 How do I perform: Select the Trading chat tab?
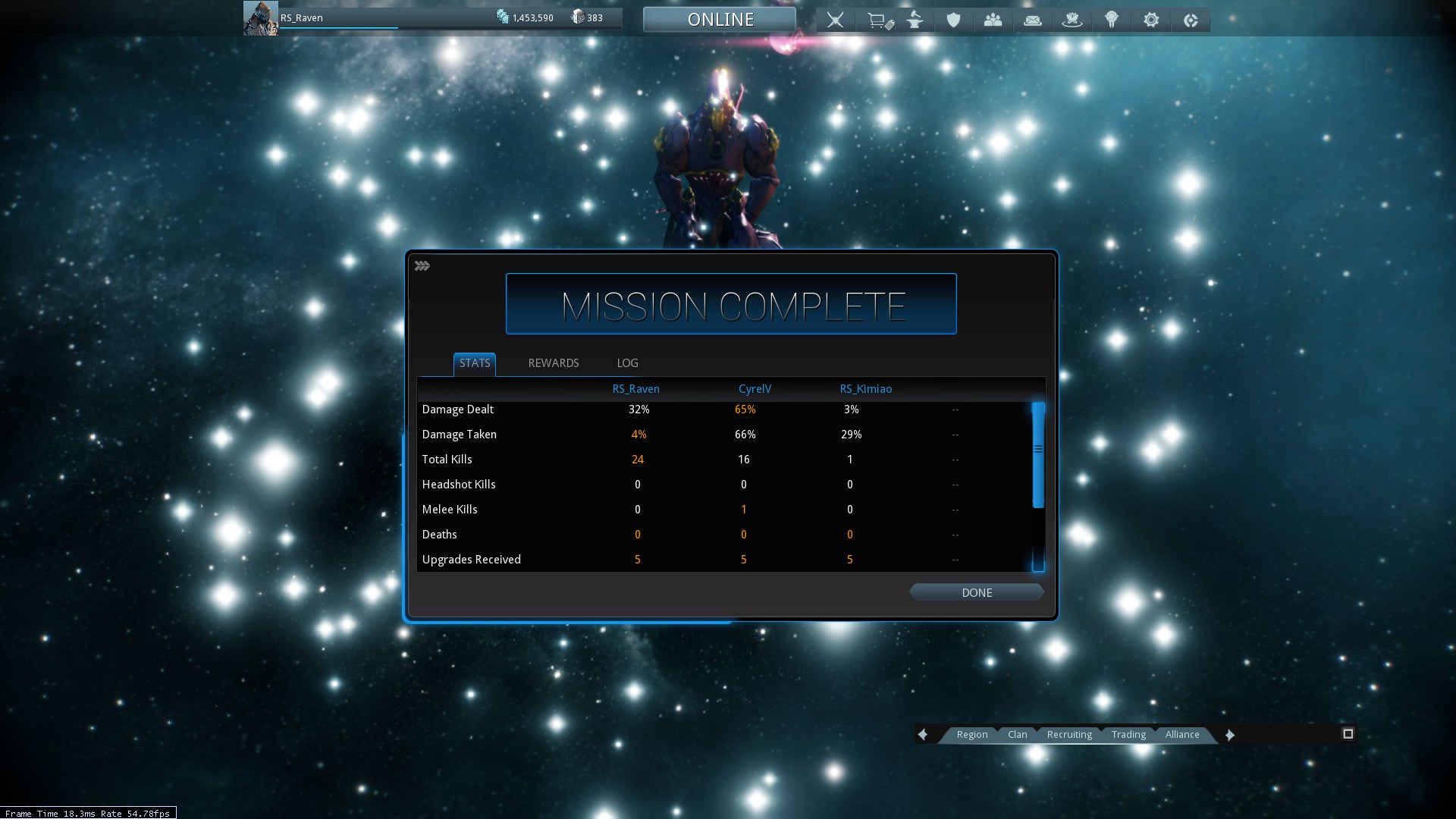click(1128, 734)
